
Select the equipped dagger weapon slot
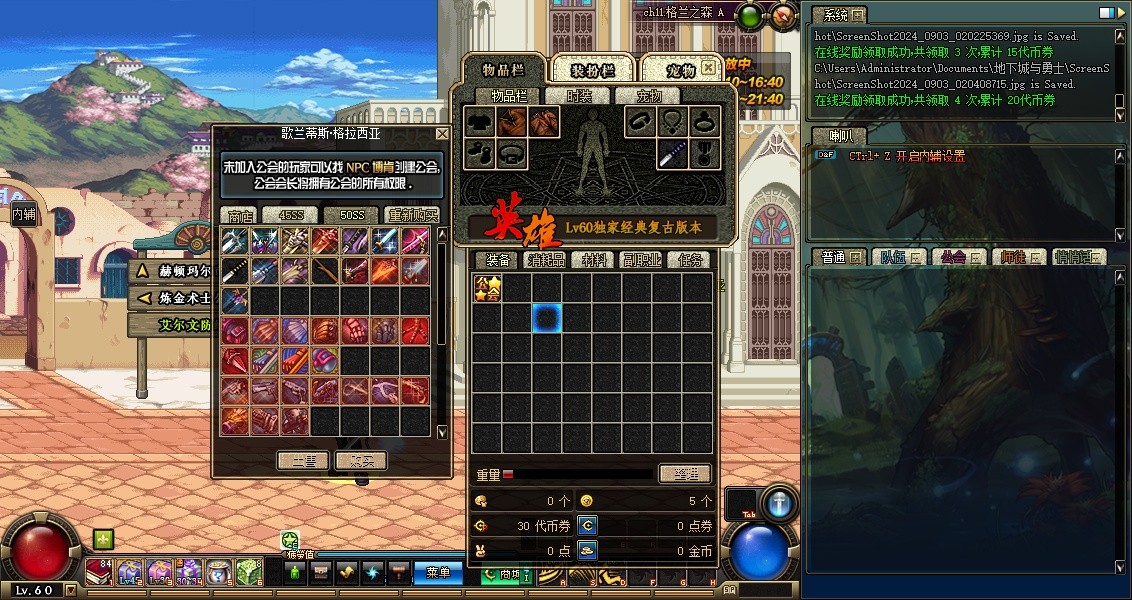671,154
